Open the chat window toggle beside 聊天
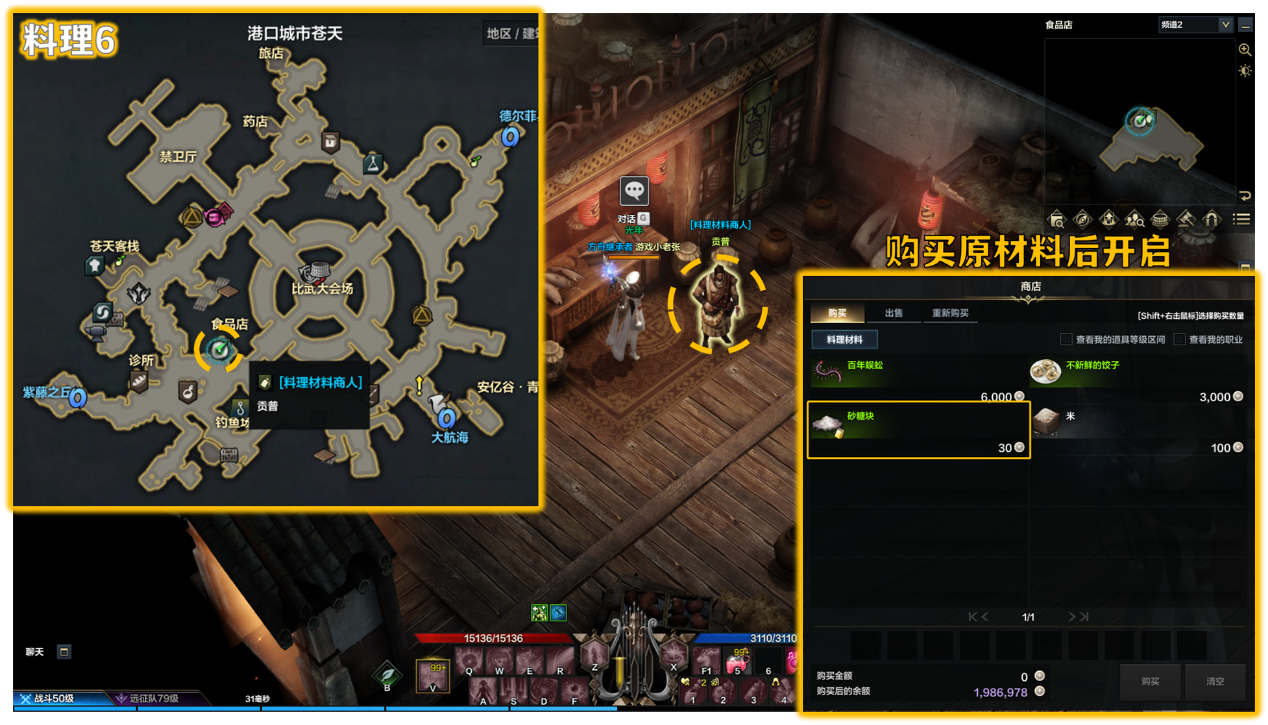The height and width of the screenshot is (725, 1268). (x=64, y=652)
